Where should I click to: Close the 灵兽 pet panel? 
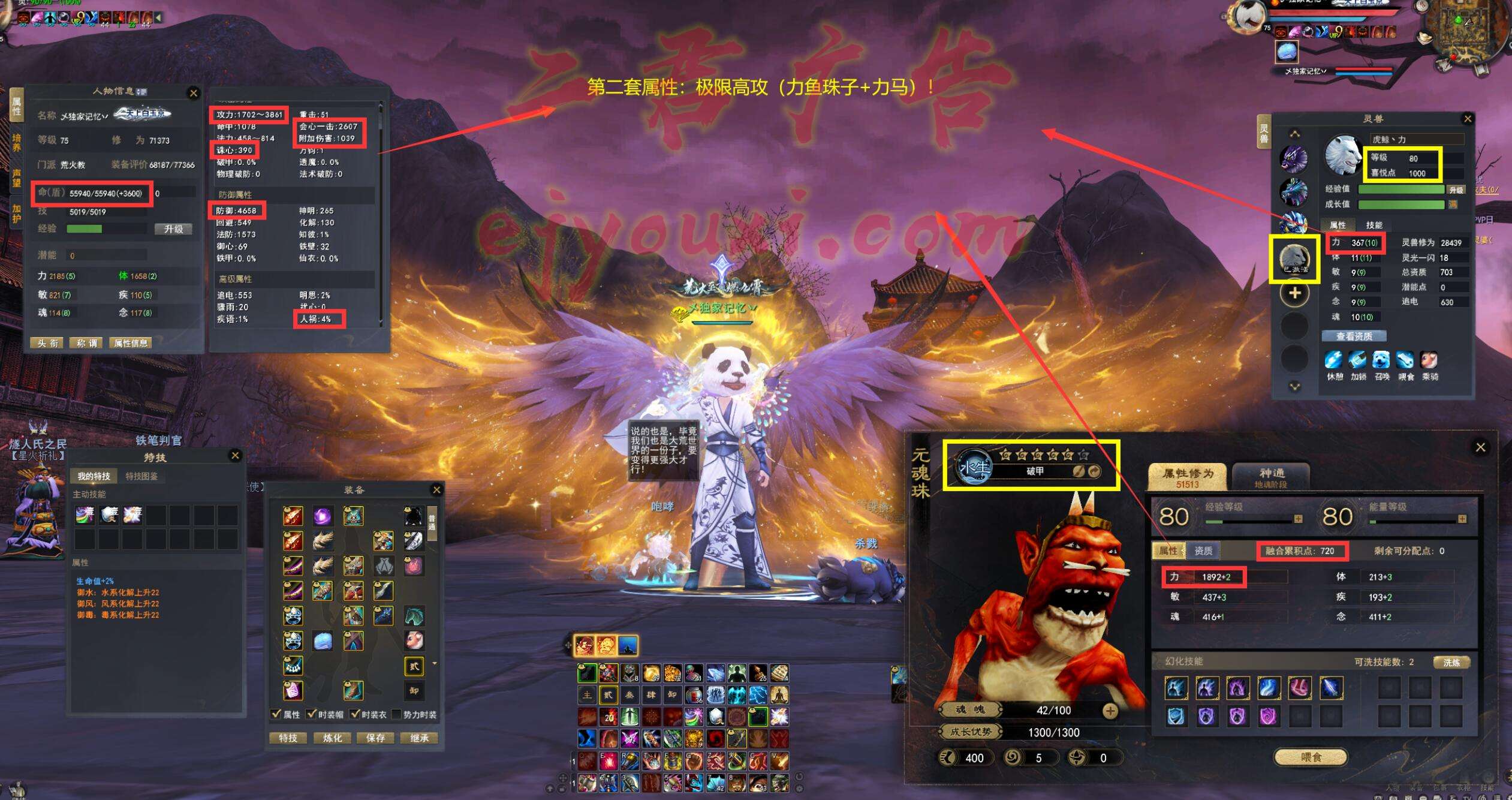(1468, 119)
